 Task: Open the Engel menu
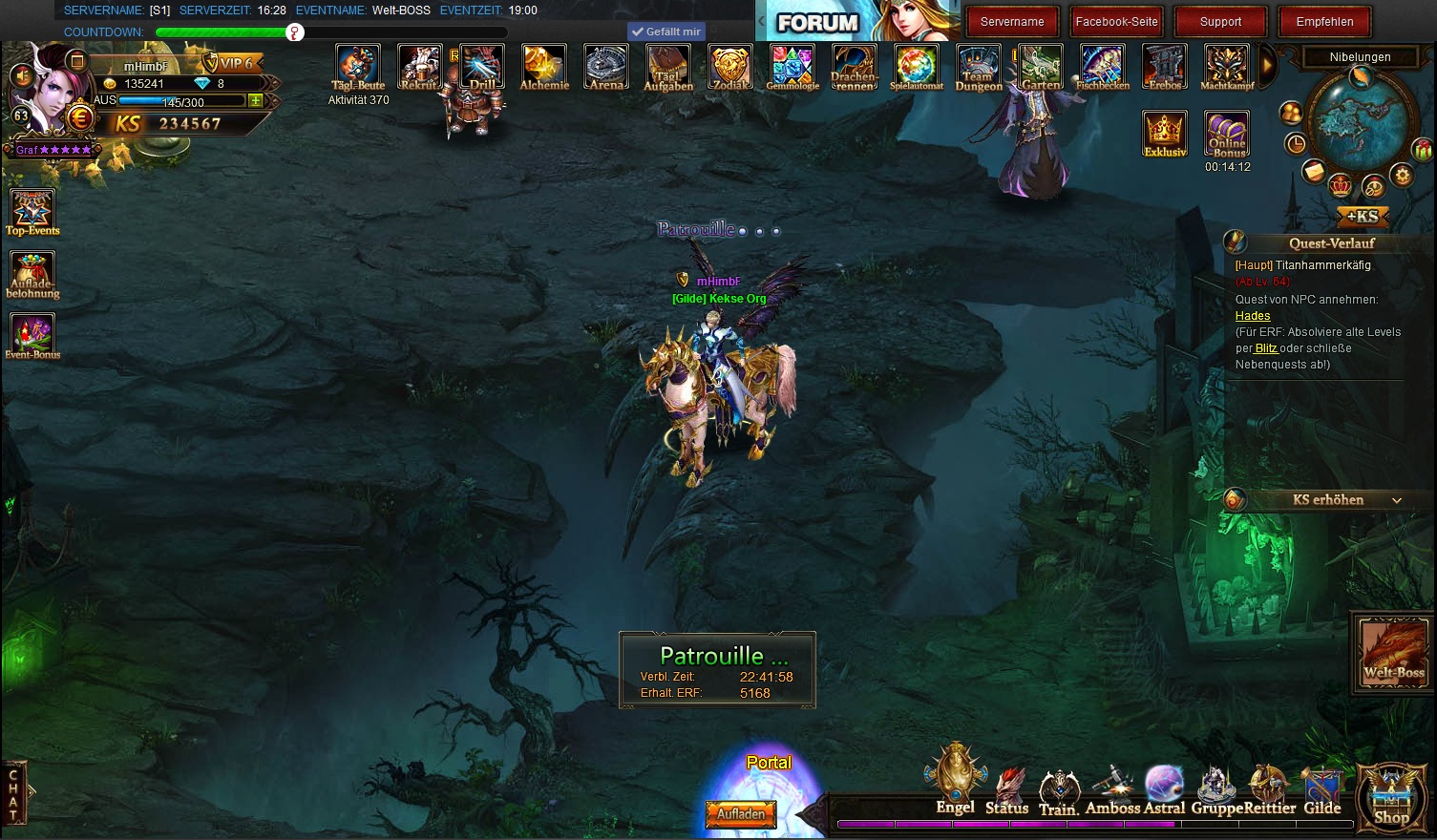click(955, 783)
